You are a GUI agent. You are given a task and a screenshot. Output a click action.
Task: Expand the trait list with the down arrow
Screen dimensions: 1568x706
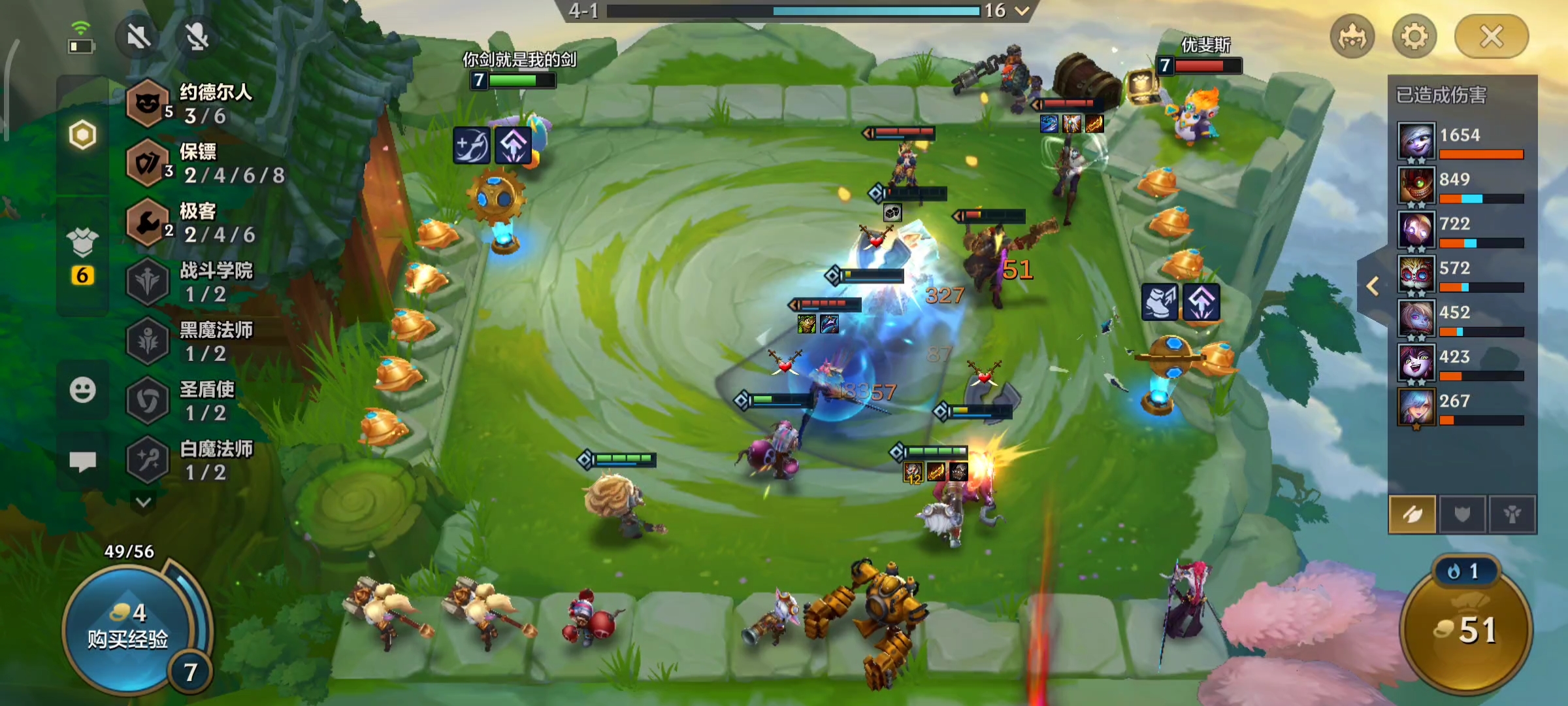[144, 502]
